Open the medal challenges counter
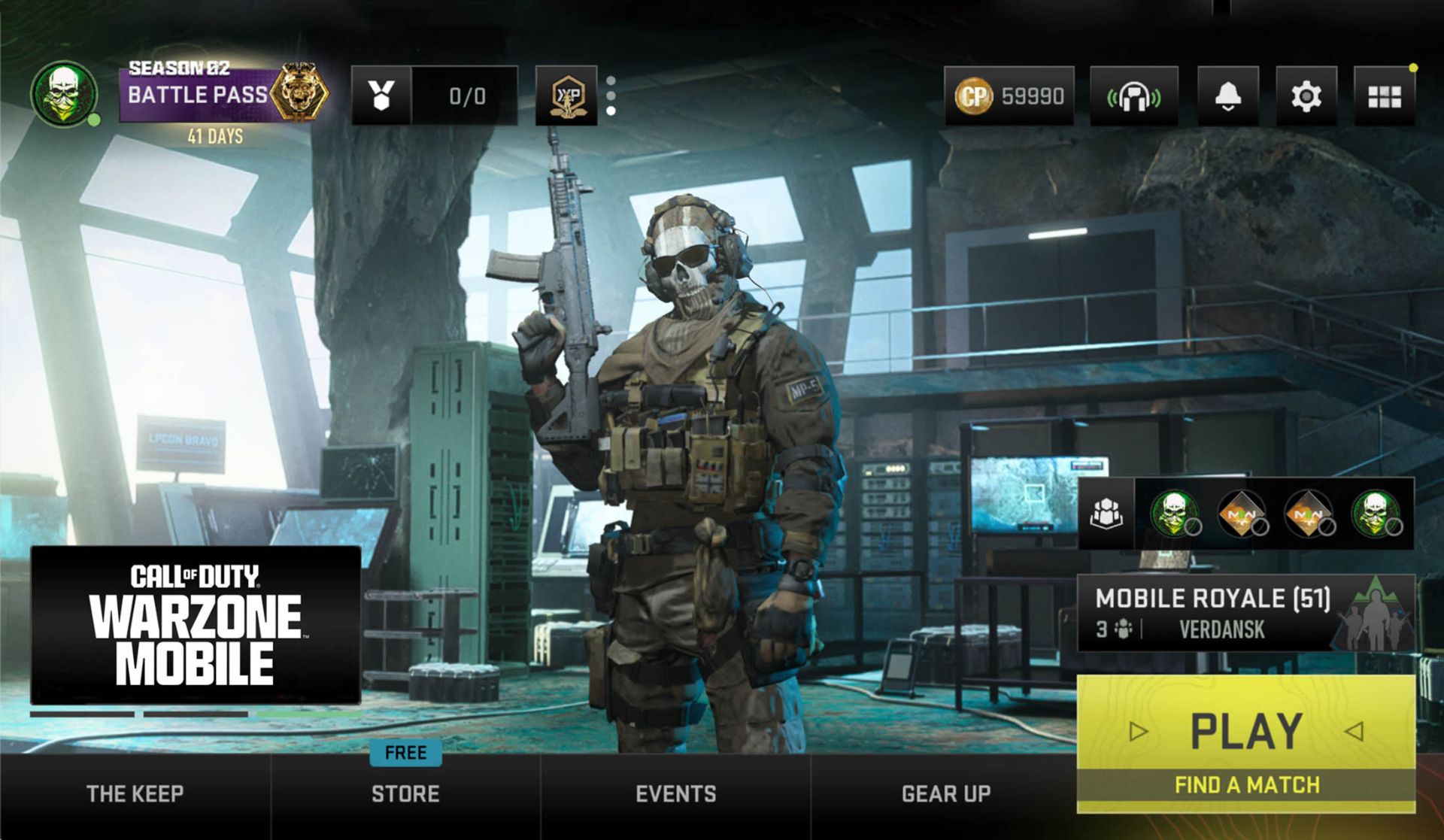 tap(434, 96)
